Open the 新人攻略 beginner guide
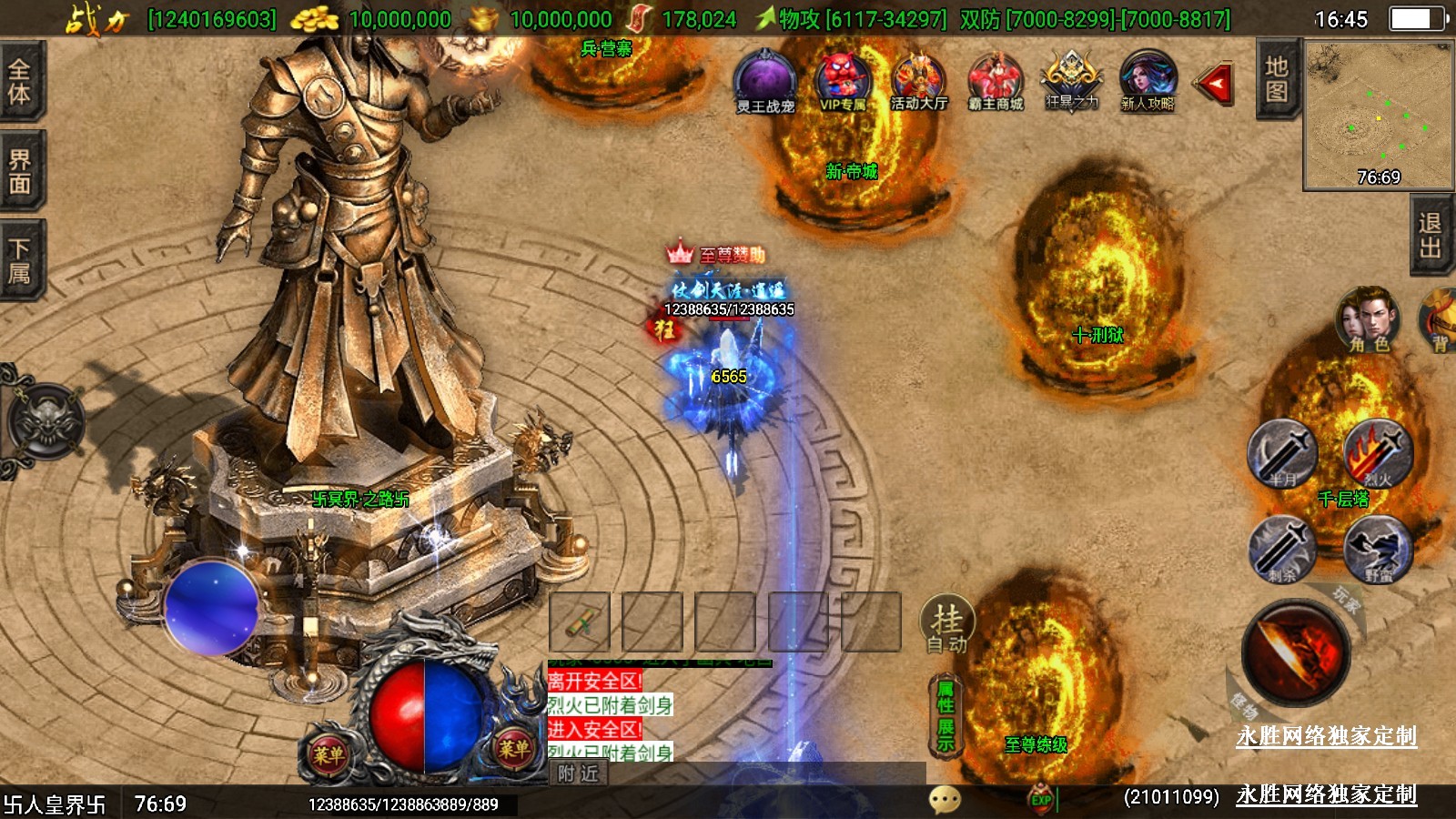This screenshot has height=819, width=1456. coord(1148,81)
